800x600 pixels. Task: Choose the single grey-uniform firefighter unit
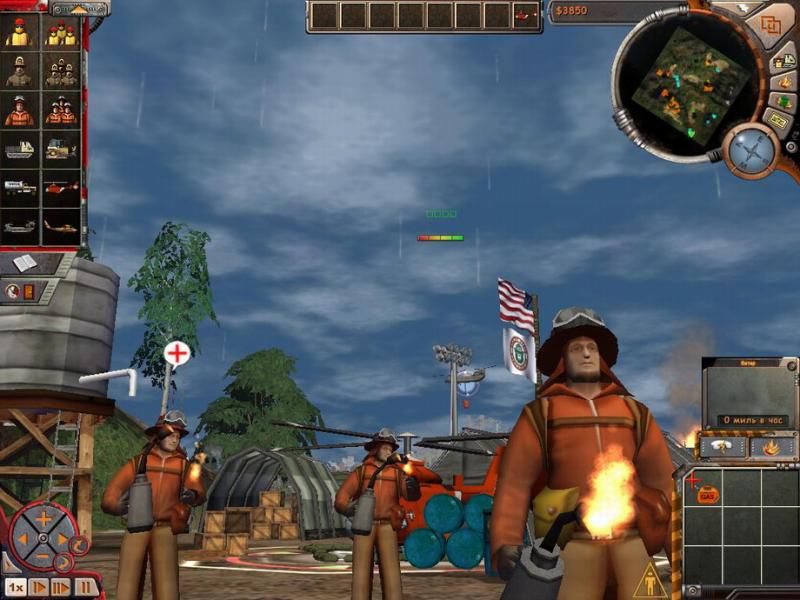click(x=19, y=71)
